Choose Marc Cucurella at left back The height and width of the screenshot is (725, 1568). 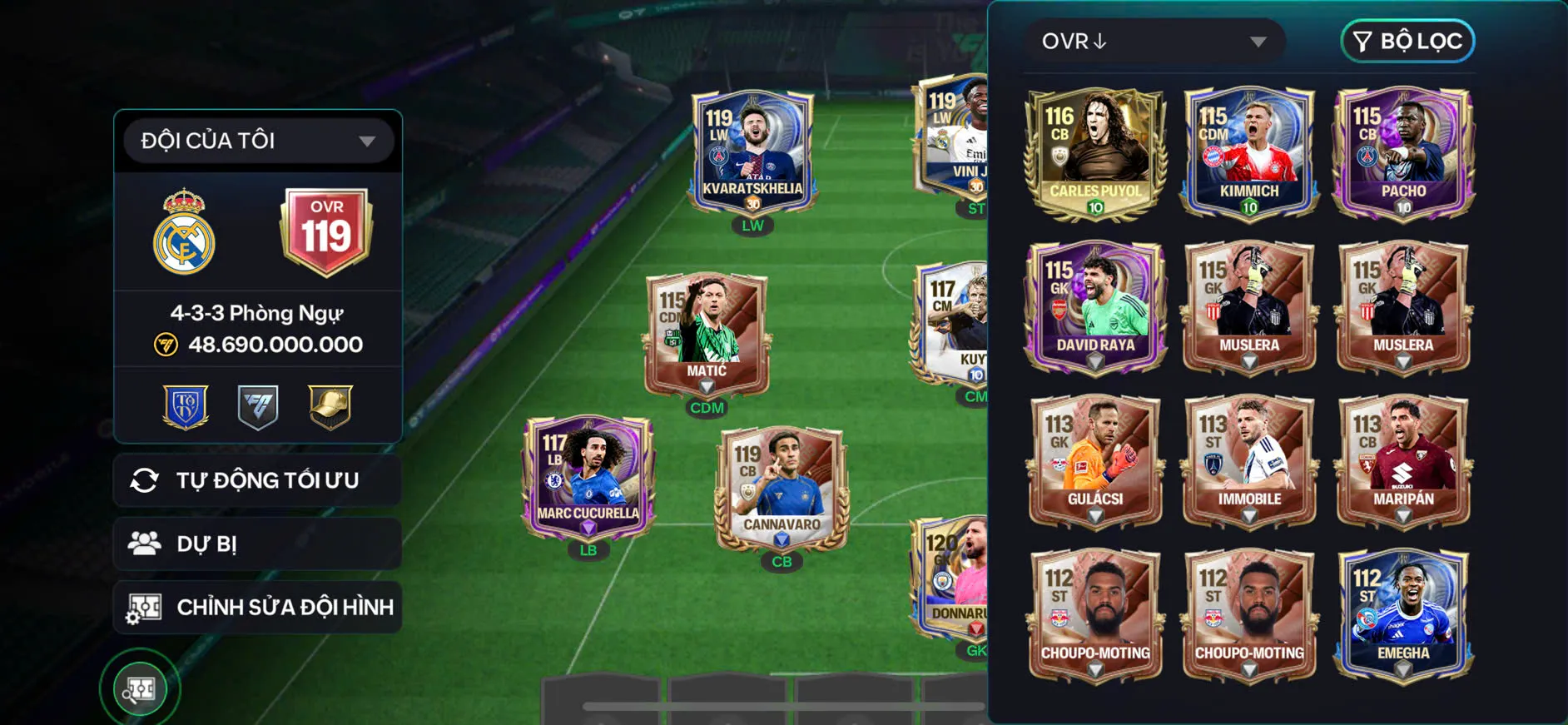pos(588,478)
